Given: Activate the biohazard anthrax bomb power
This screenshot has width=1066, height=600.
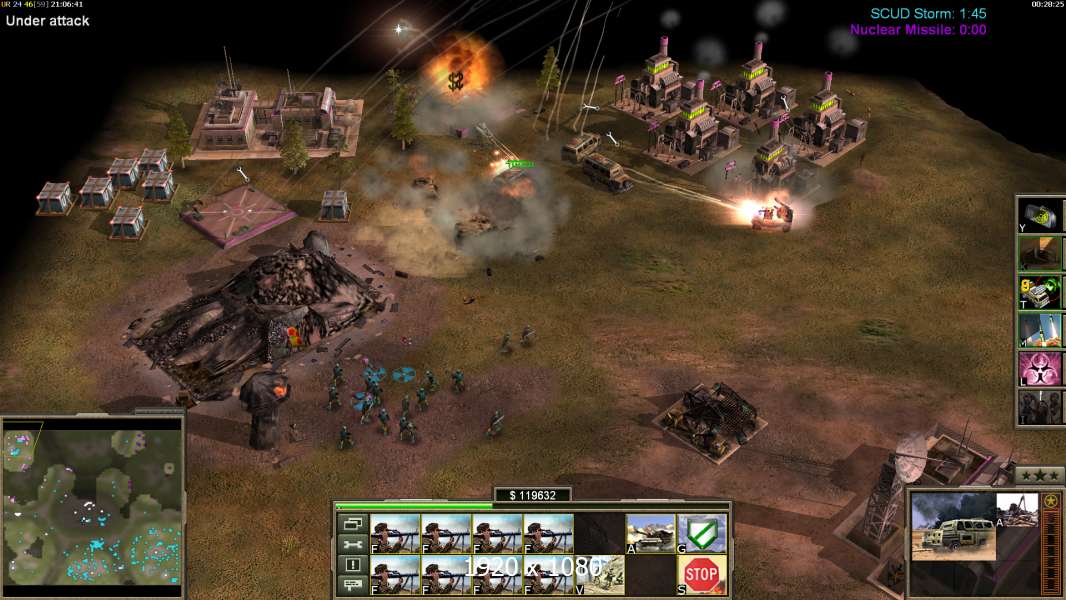Looking at the screenshot, I should tap(1040, 369).
